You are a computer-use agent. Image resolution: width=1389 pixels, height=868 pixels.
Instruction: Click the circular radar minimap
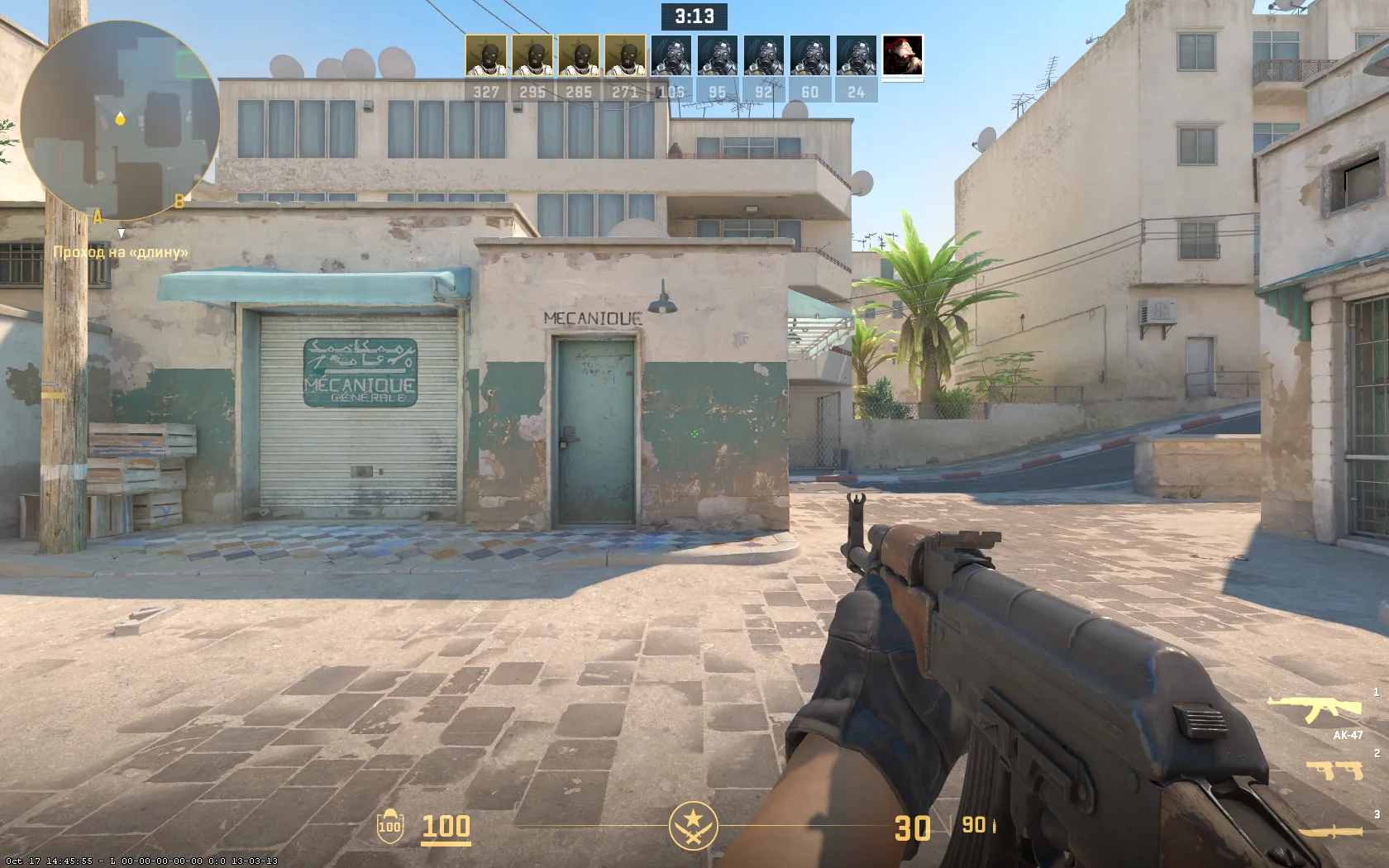coord(120,120)
